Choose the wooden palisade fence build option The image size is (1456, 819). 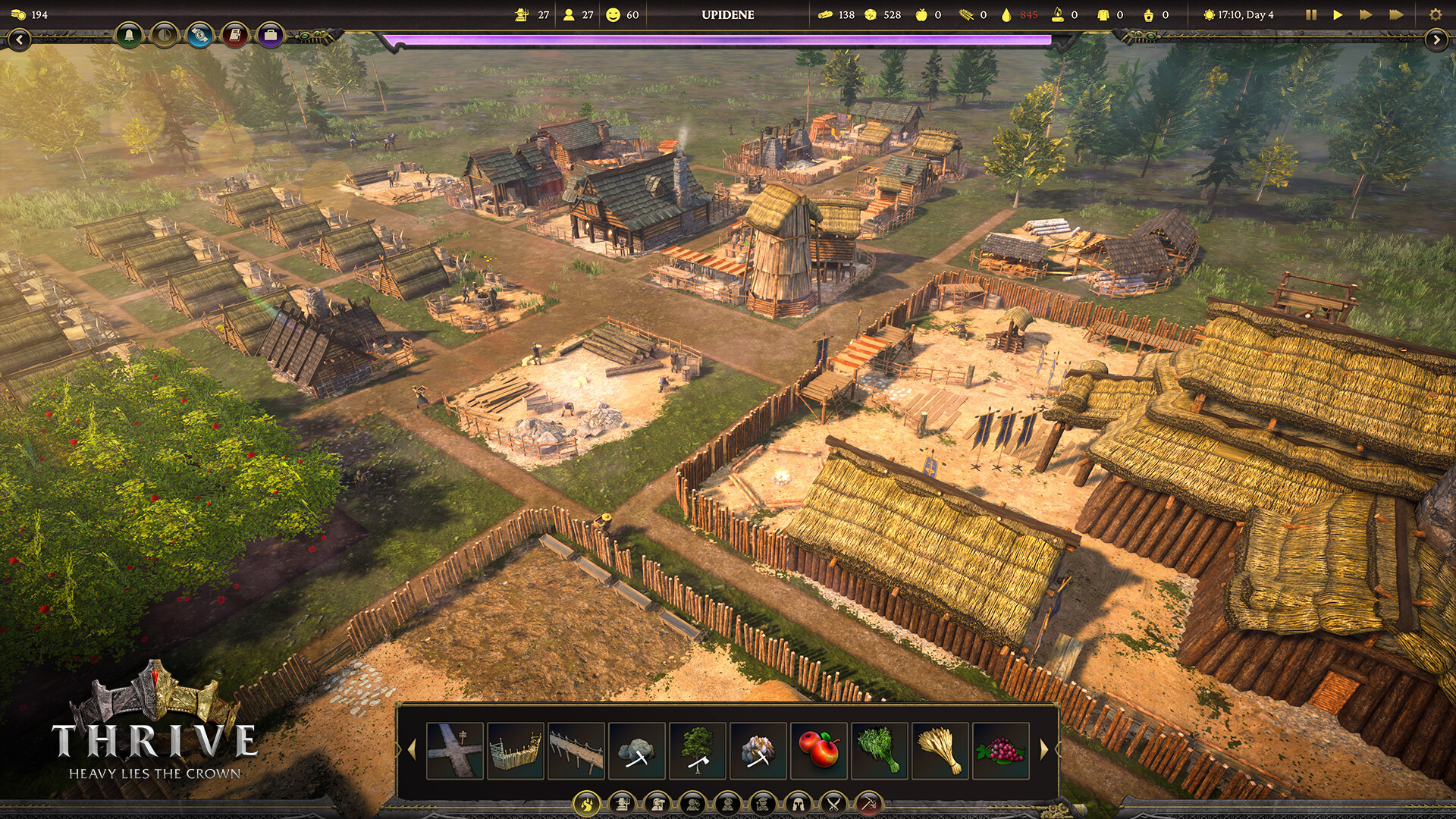(x=516, y=751)
